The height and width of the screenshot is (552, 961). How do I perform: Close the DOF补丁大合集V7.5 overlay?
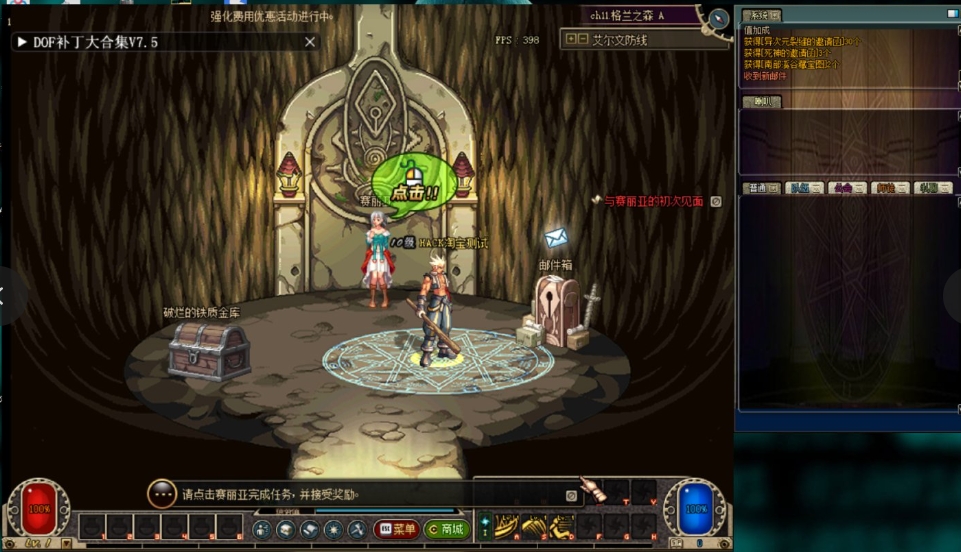click(x=310, y=42)
